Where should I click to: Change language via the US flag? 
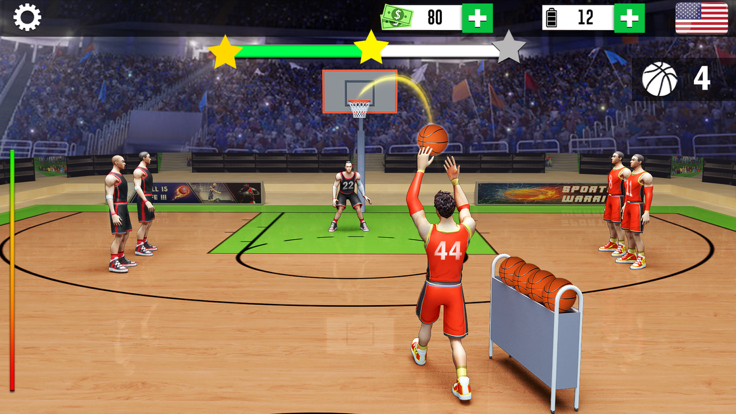702,18
